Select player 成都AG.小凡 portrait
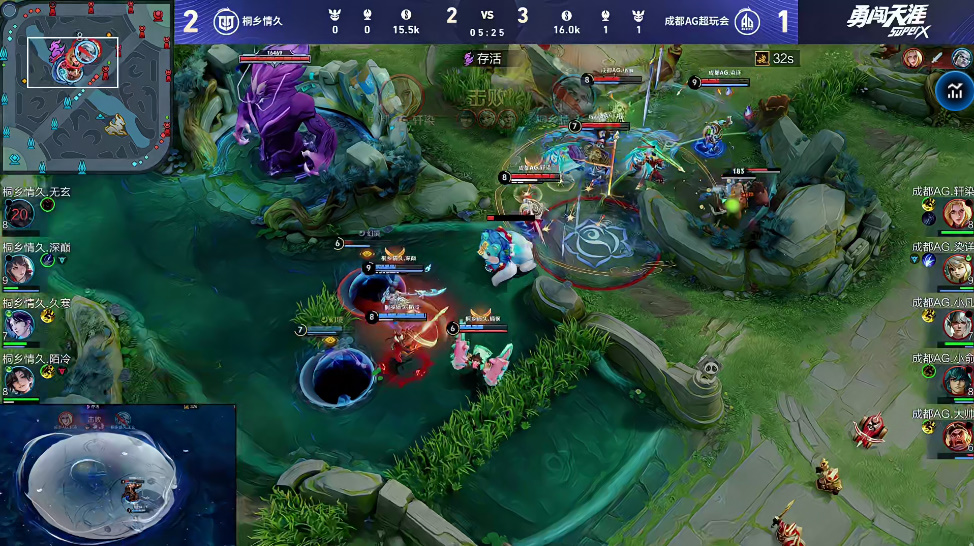The image size is (974, 546). tap(957, 324)
